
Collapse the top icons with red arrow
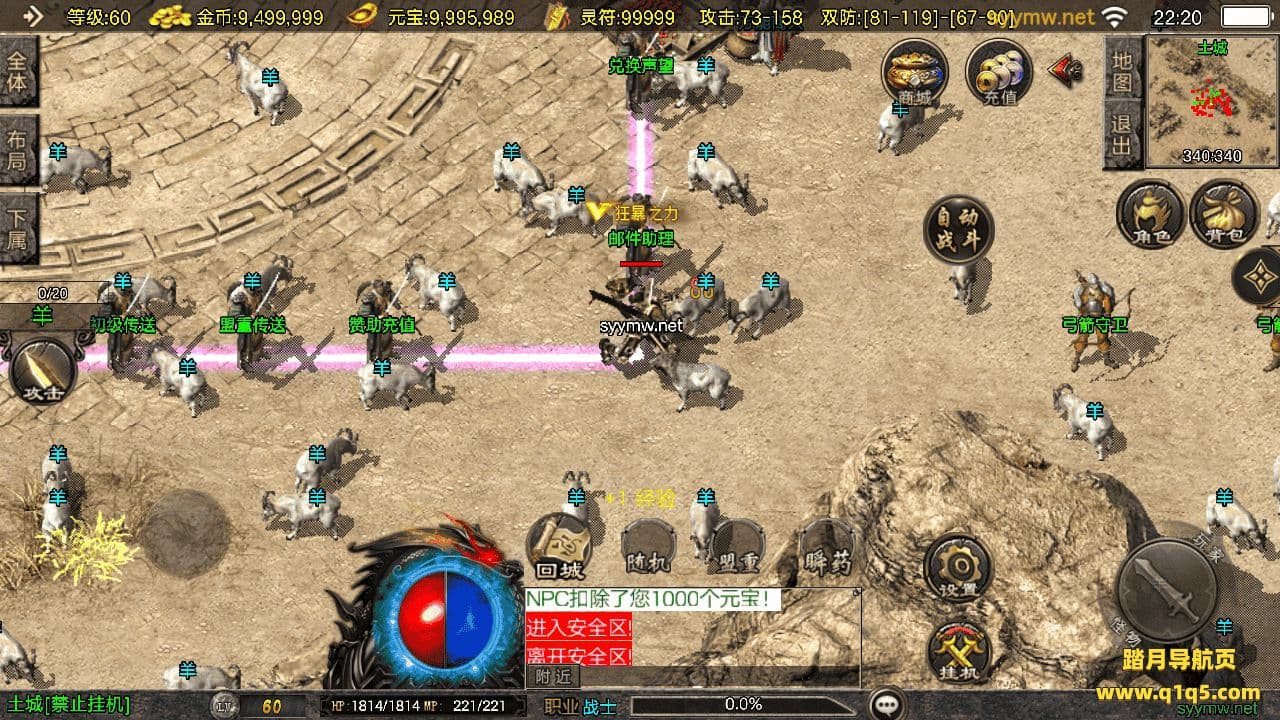click(1065, 69)
